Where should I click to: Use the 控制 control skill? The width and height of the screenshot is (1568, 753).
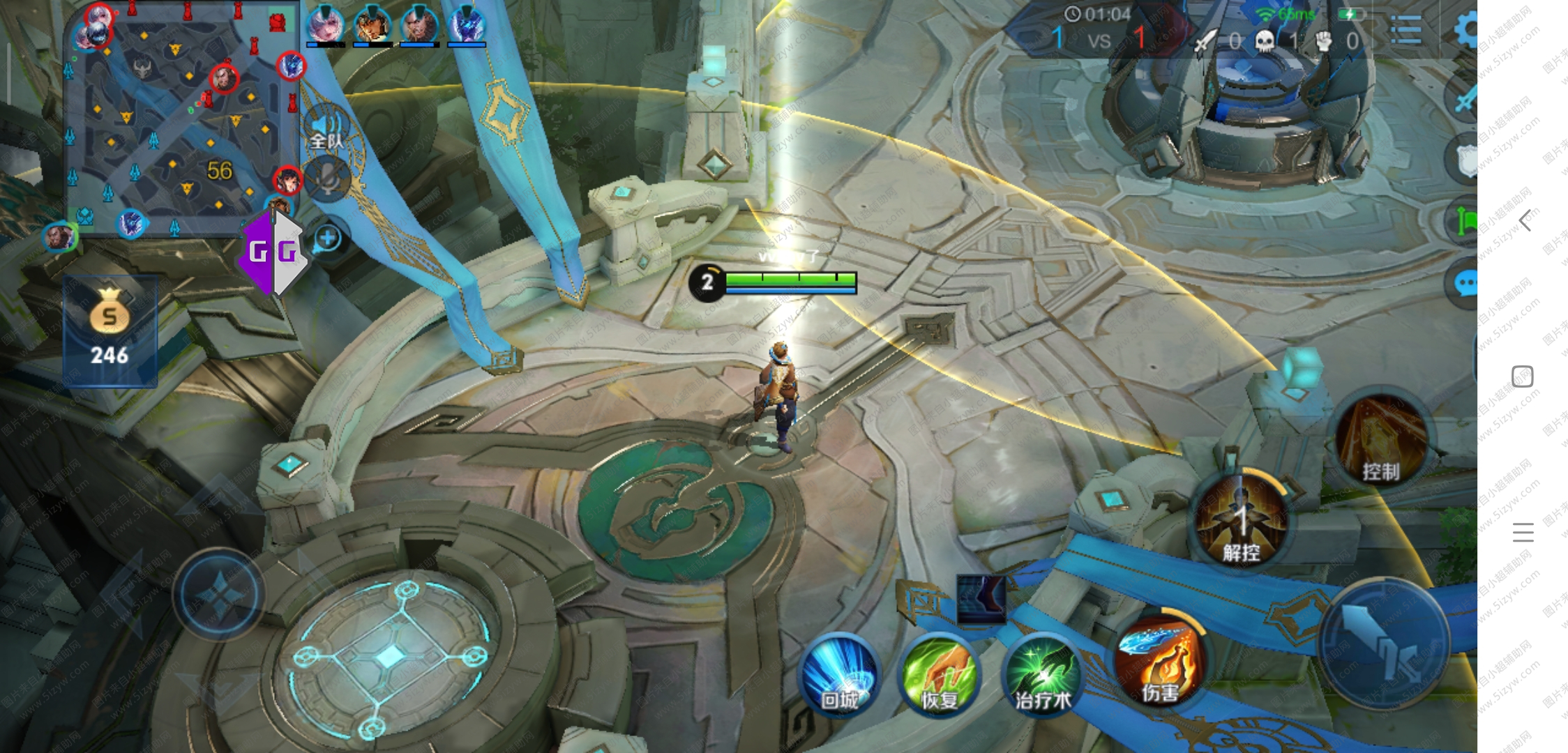(x=1381, y=441)
